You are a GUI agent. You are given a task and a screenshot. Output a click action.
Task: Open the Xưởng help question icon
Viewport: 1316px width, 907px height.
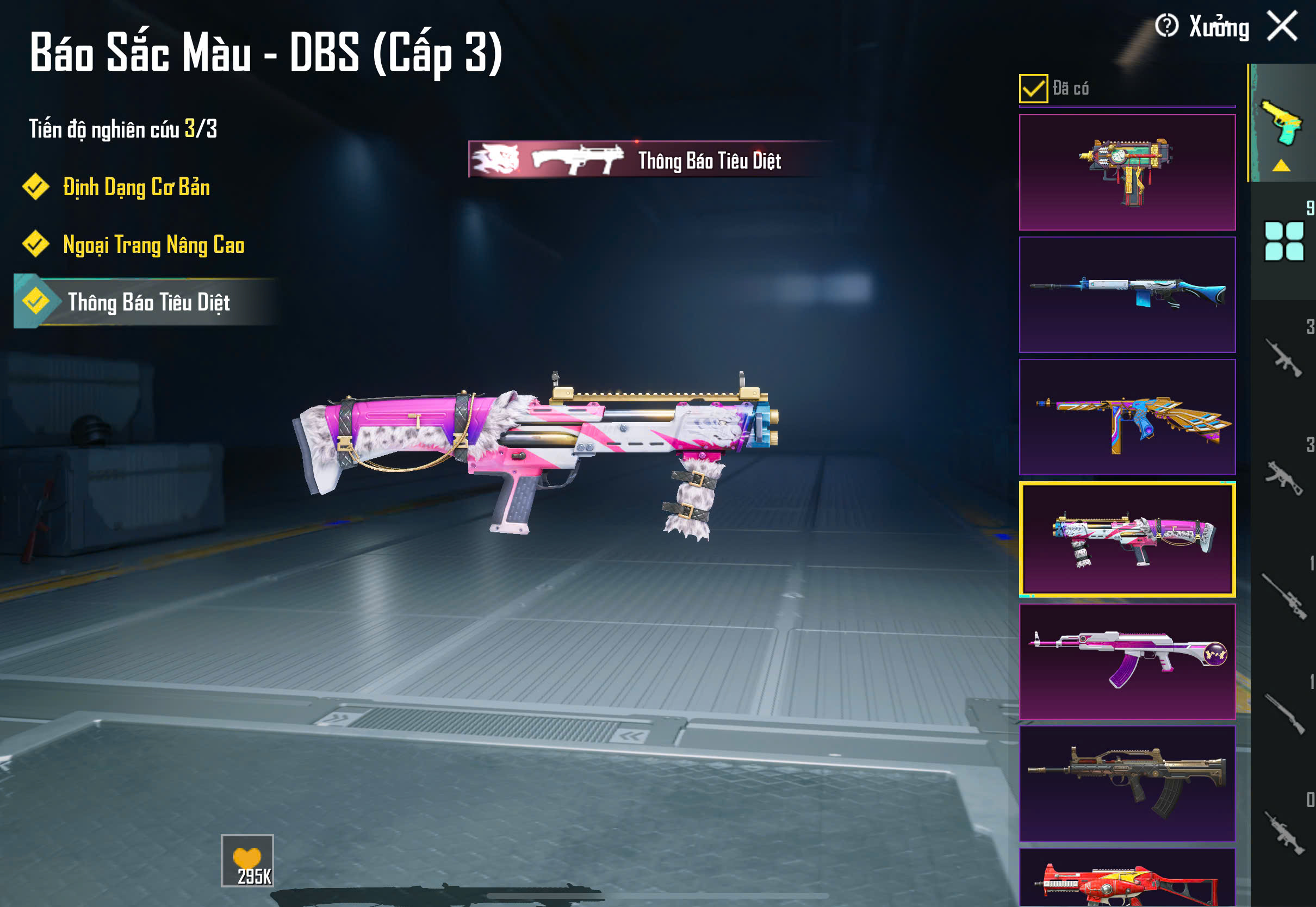pos(1166,26)
